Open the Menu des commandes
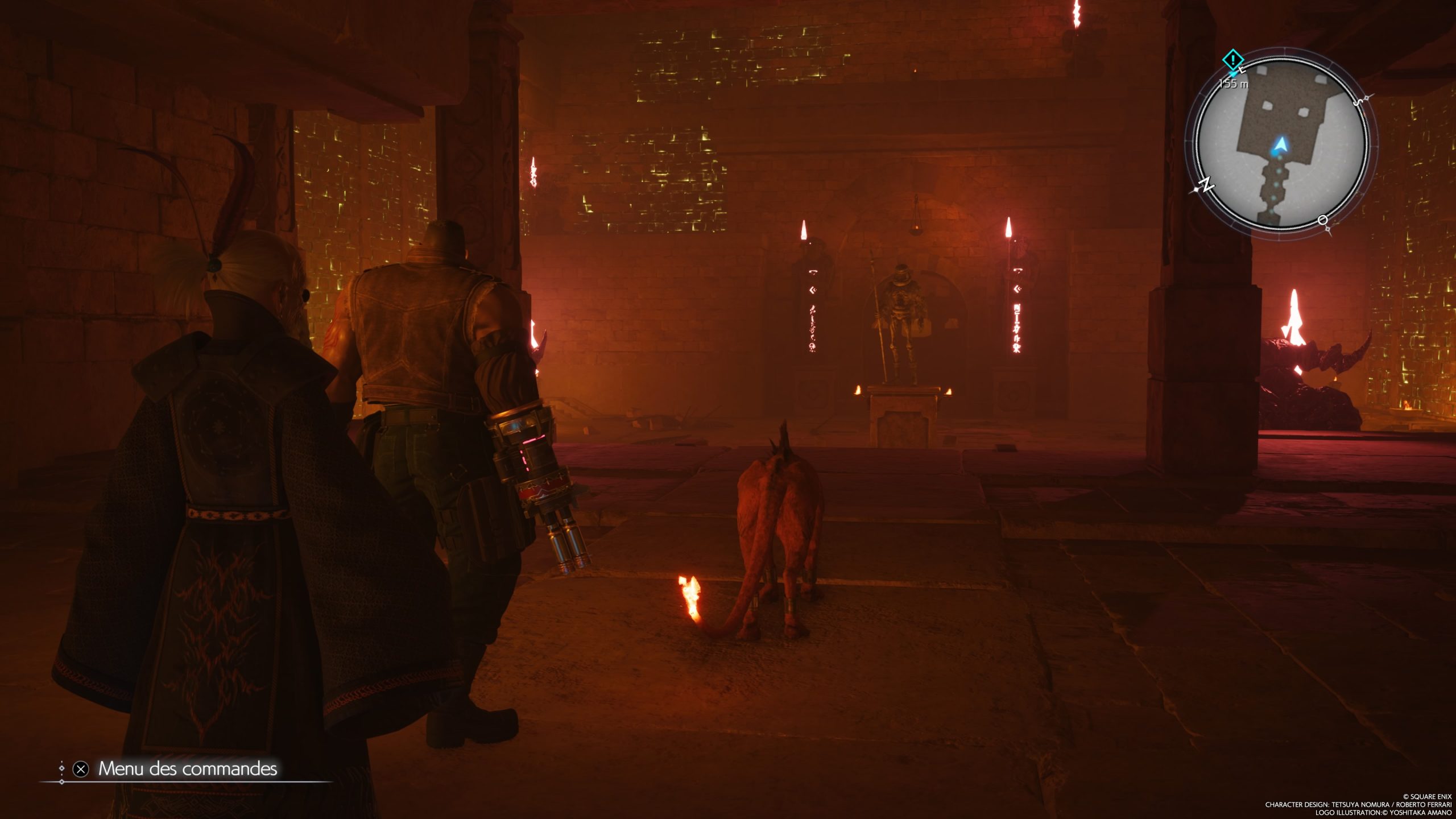 pyautogui.click(x=187, y=769)
